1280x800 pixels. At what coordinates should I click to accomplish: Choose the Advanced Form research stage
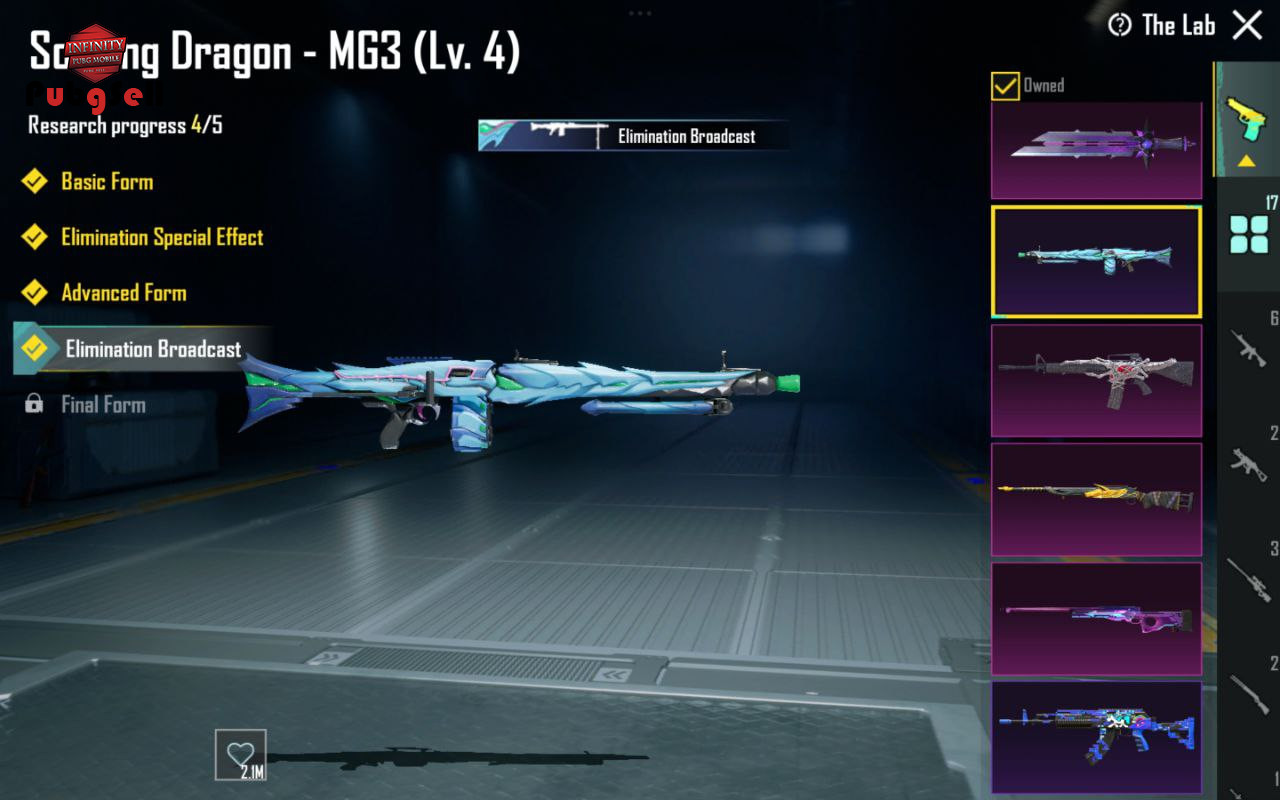click(x=124, y=293)
